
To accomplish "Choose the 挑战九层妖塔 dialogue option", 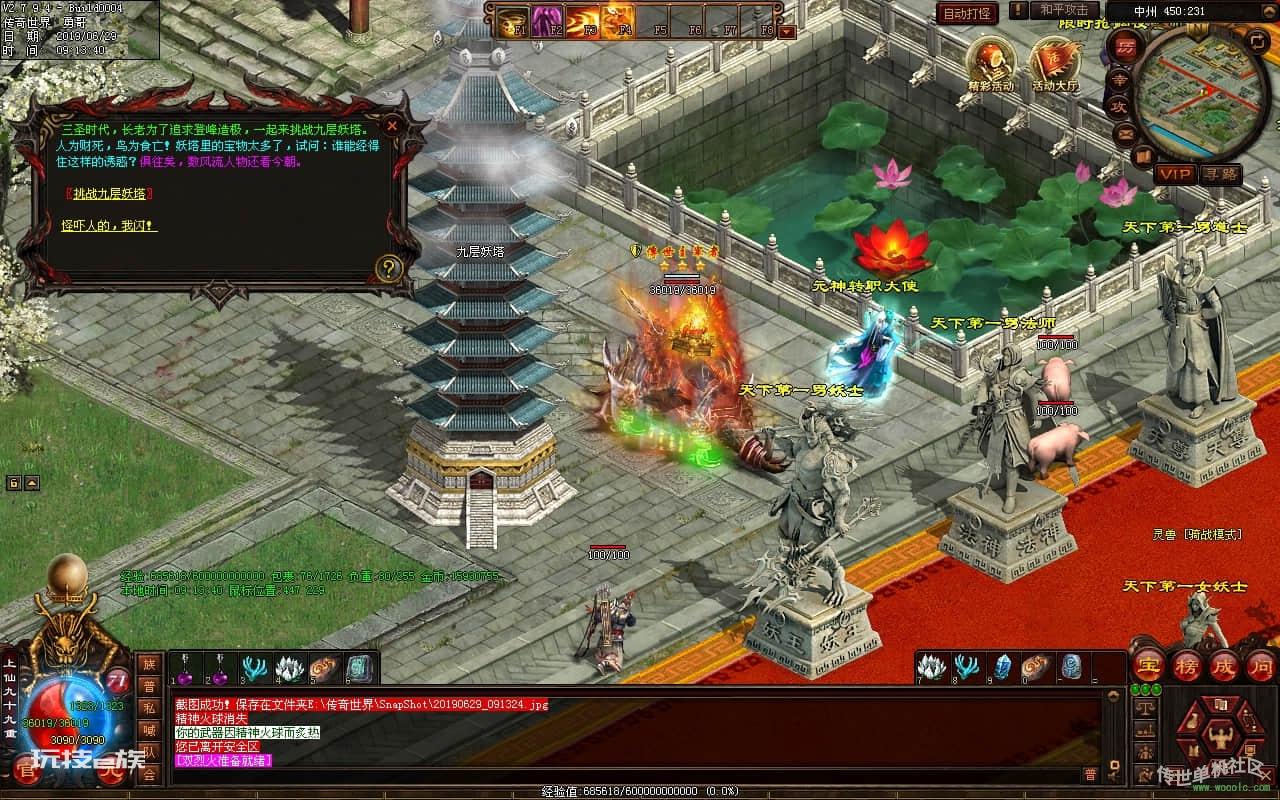I will [x=109, y=193].
